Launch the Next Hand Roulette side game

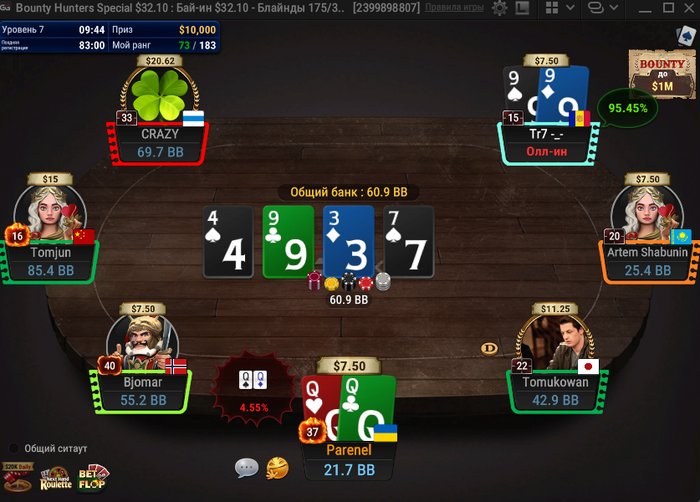click(x=56, y=478)
